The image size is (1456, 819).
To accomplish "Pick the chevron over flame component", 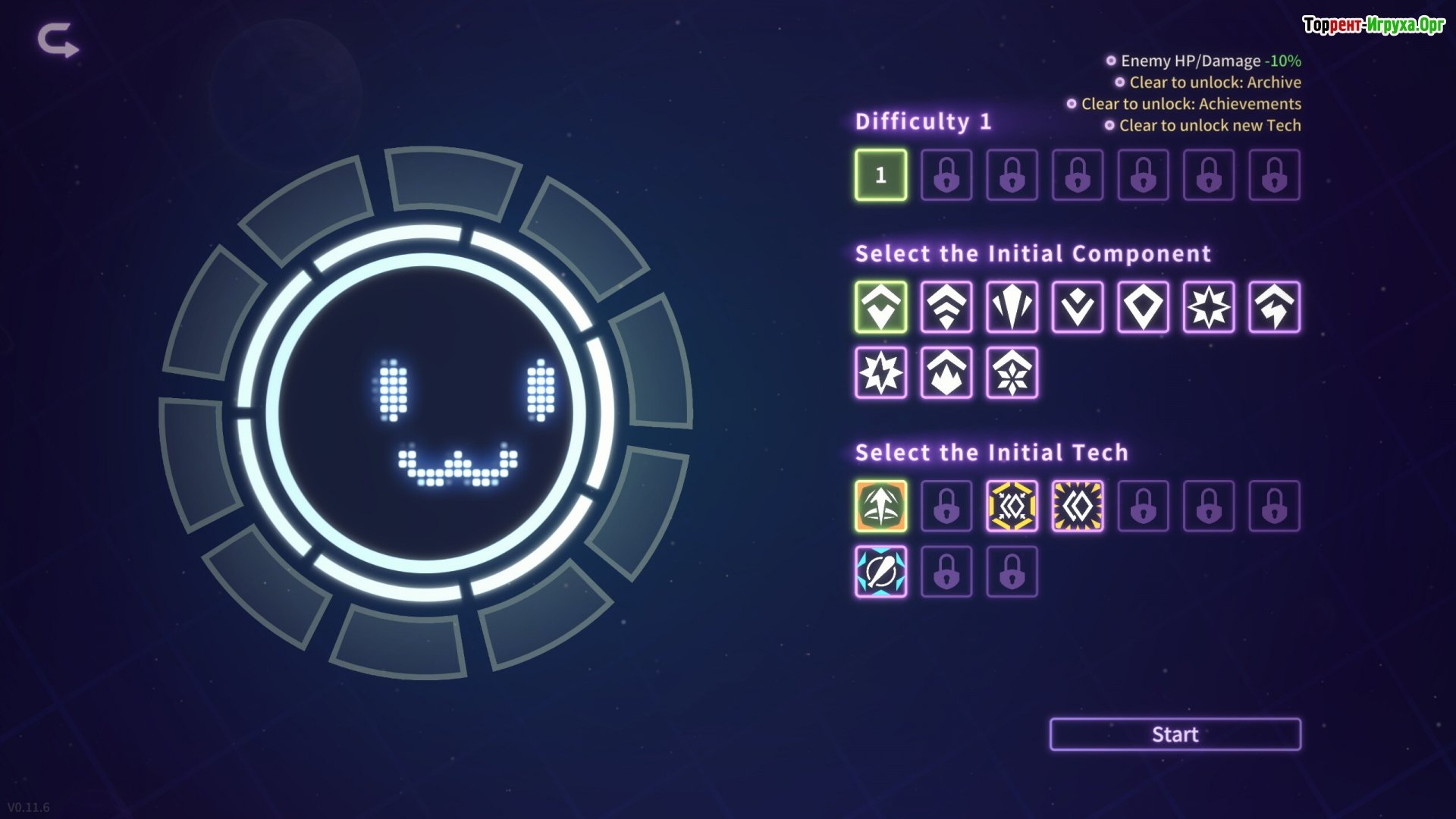I will [946, 372].
